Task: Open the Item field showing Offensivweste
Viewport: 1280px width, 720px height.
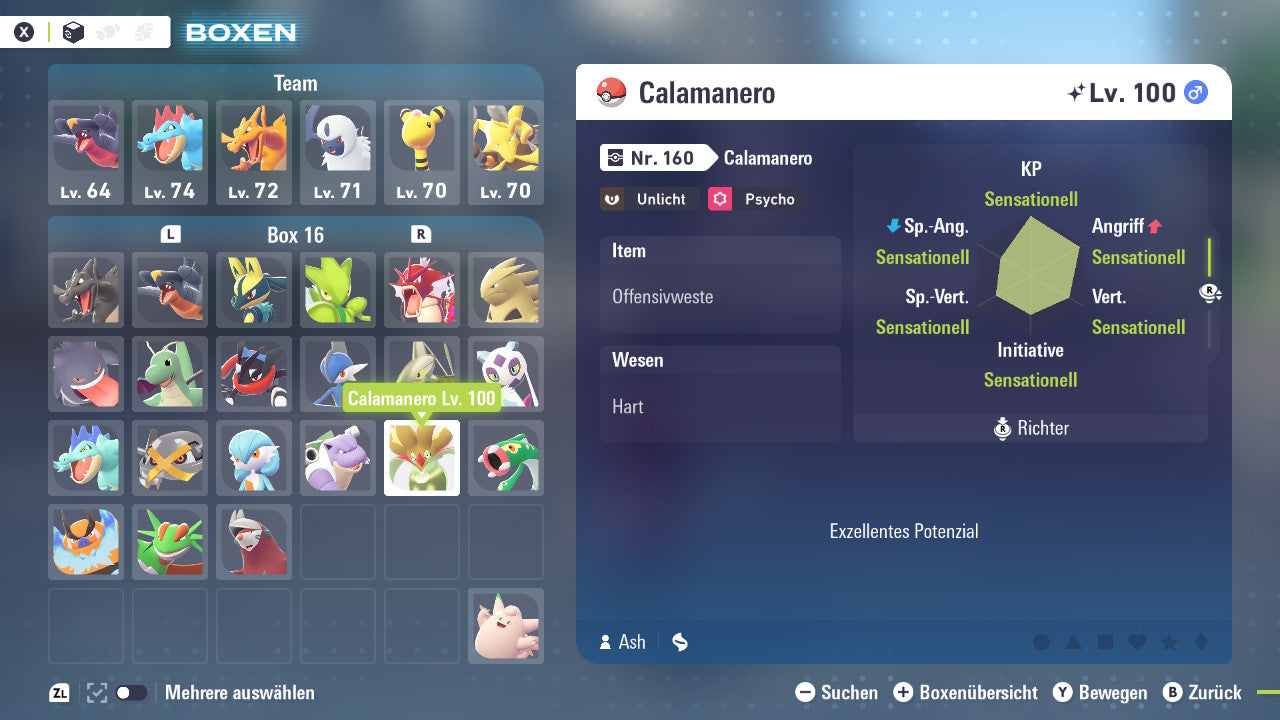Action: 720,285
